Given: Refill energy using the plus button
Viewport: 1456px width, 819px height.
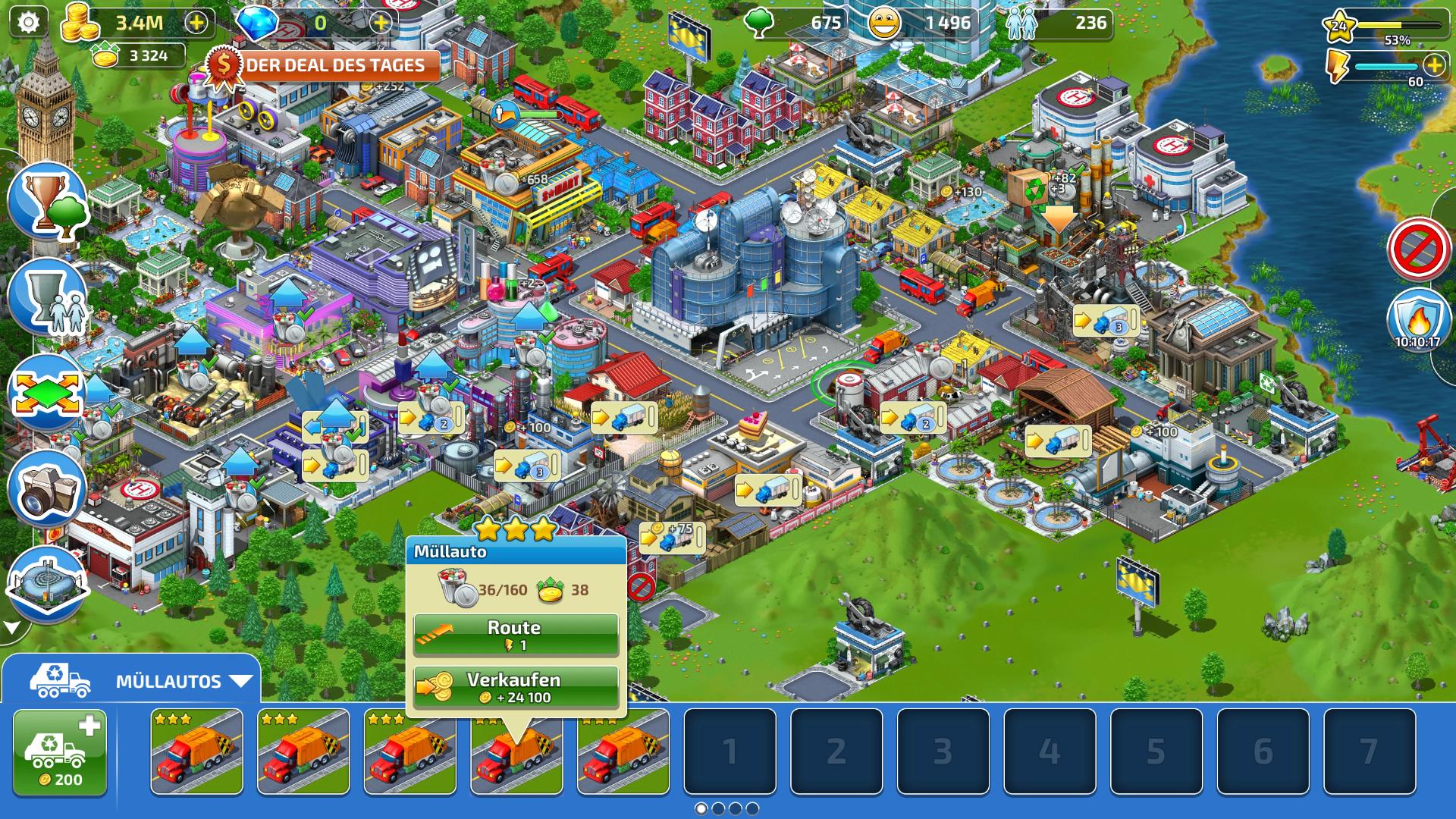Looking at the screenshot, I should 1434,65.
